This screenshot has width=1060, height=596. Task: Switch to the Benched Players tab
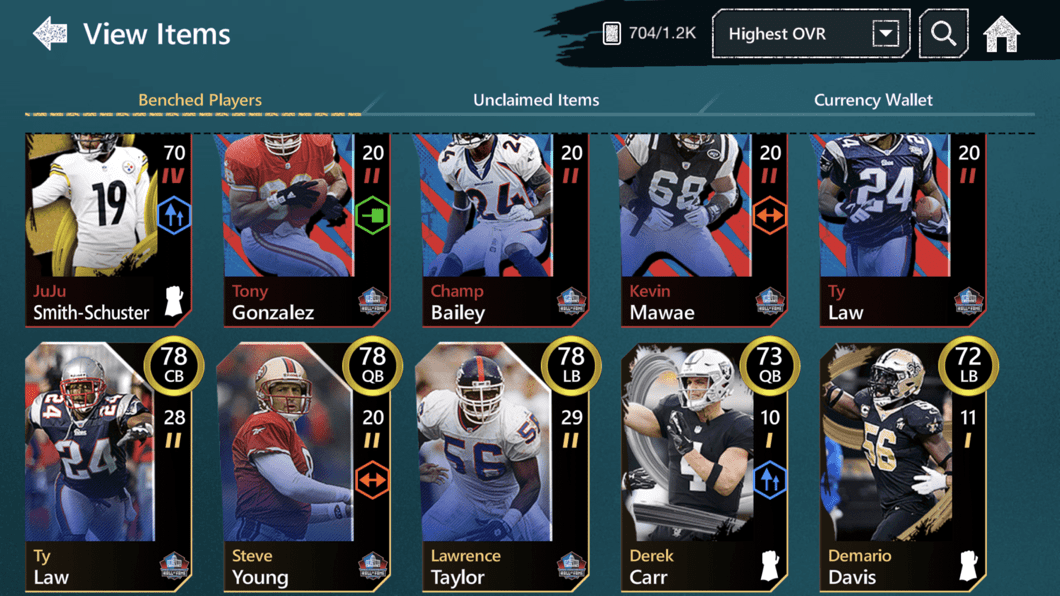point(200,100)
